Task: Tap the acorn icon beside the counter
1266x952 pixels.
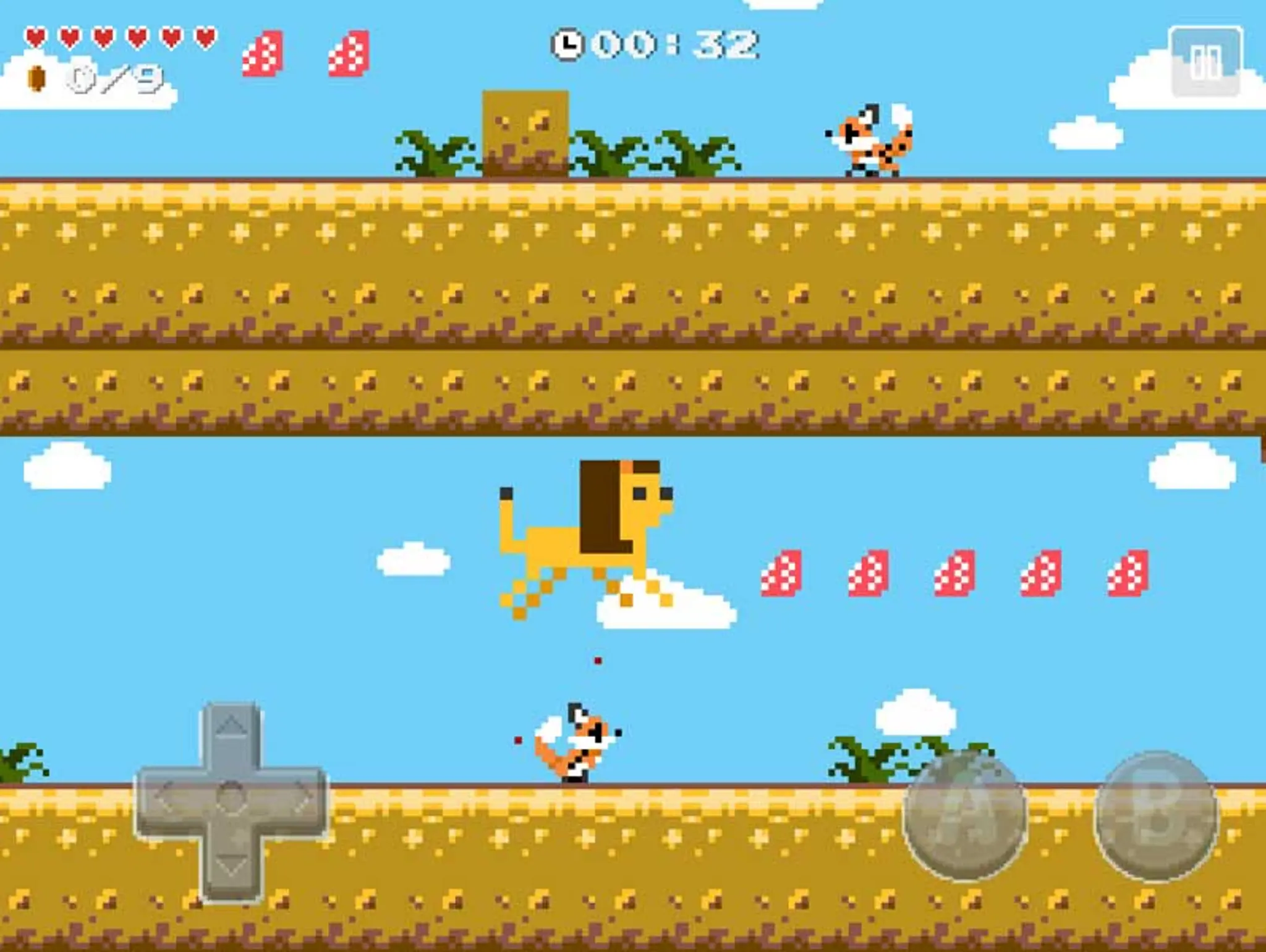Action: (37, 77)
